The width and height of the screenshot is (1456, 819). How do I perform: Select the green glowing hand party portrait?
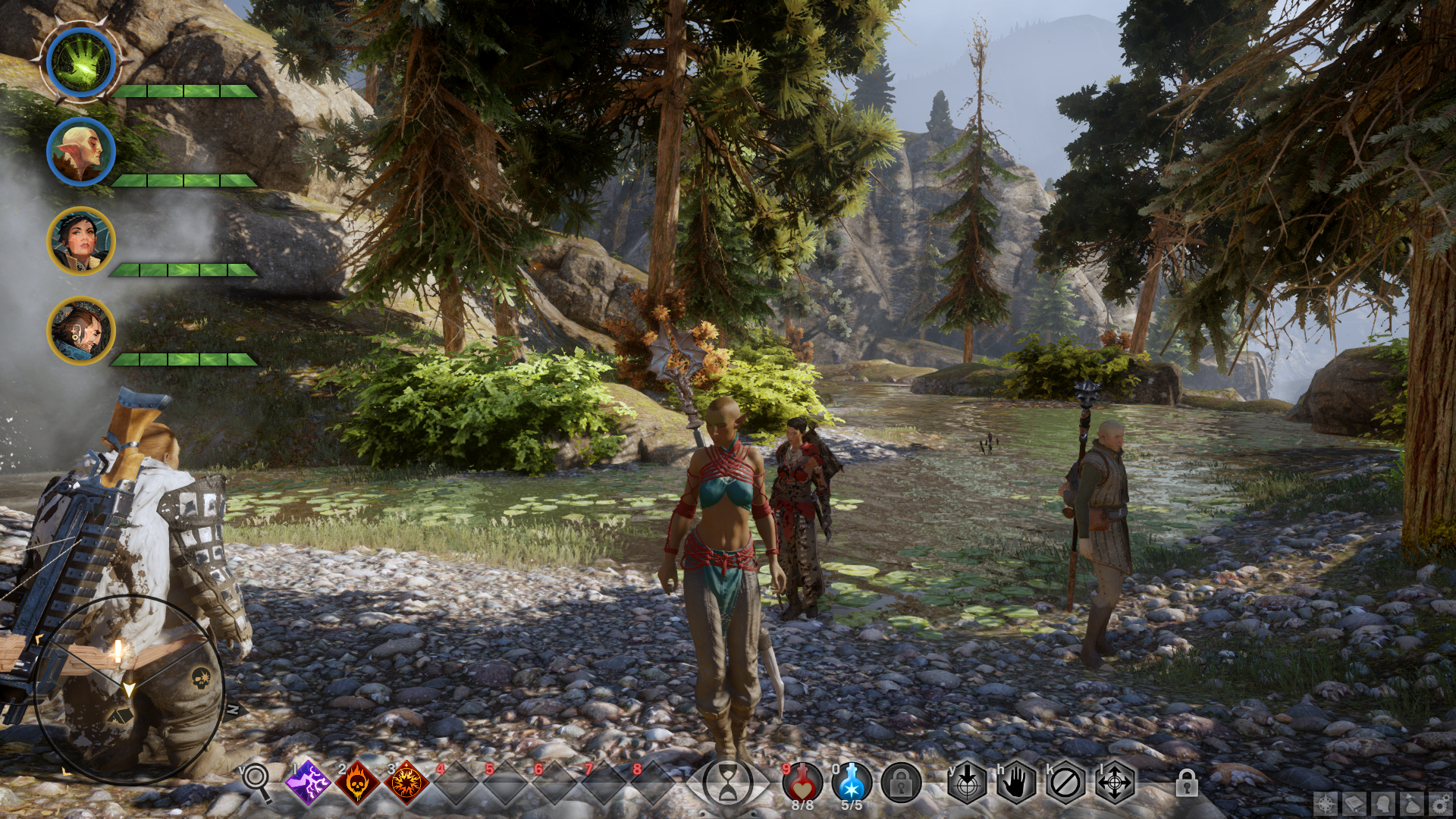tap(81, 62)
